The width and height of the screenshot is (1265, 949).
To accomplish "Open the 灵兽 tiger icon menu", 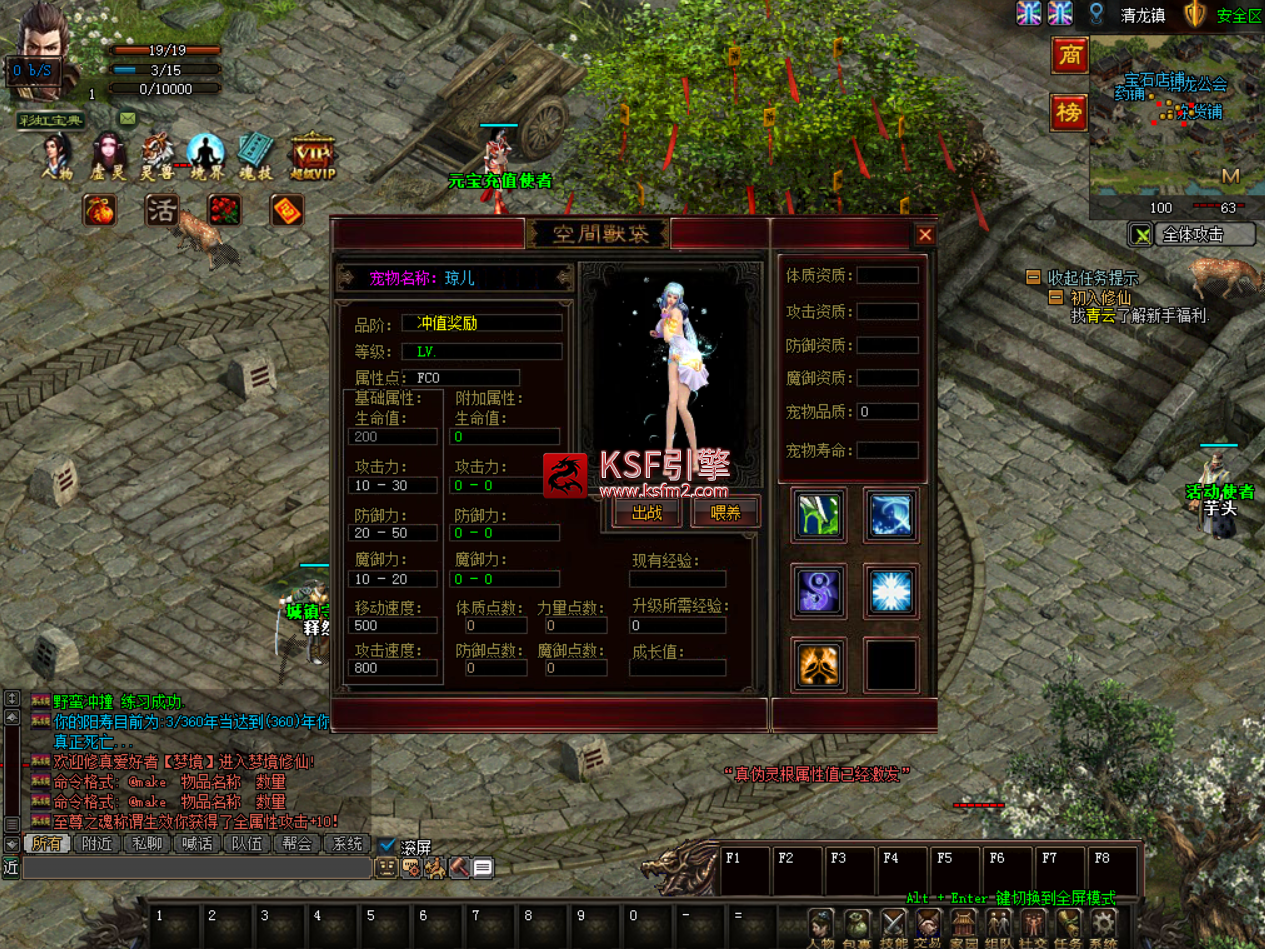I will (x=157, y=155).
